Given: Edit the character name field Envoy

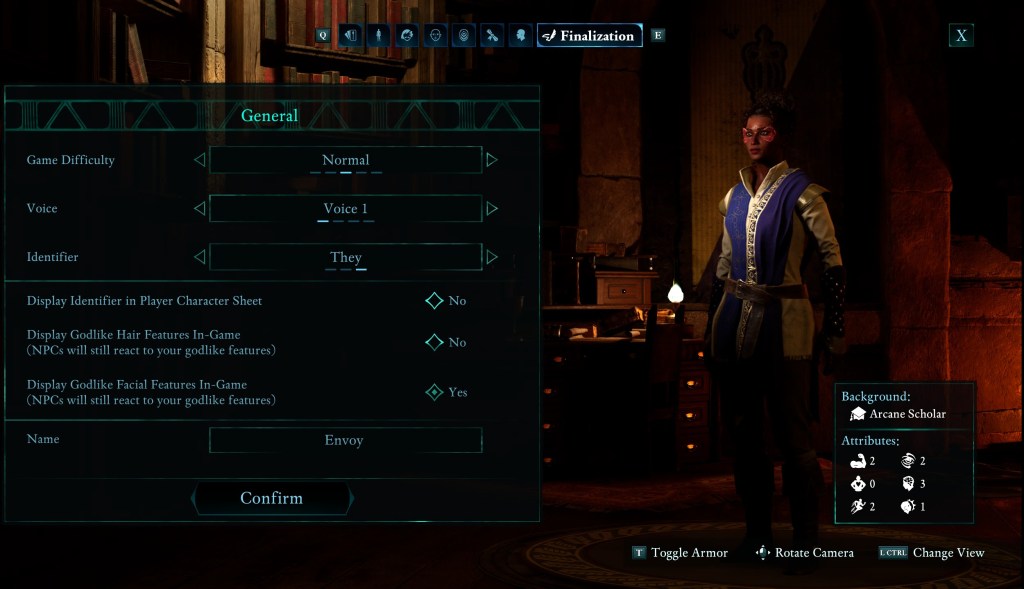Looking at the screenshot, I should pos(345,440).
